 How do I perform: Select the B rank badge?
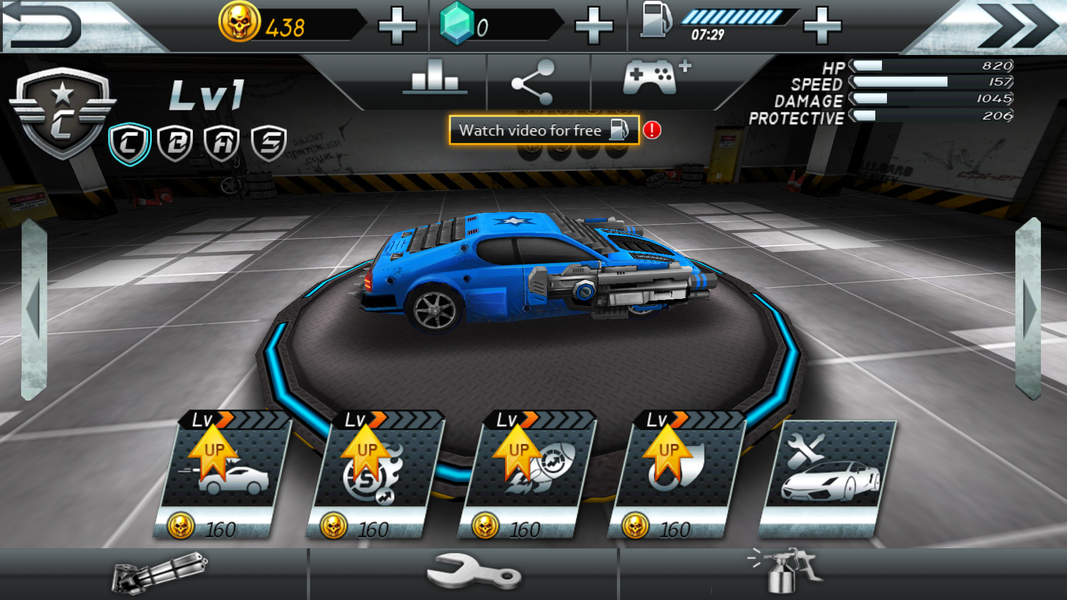click(x=176, y=144)
